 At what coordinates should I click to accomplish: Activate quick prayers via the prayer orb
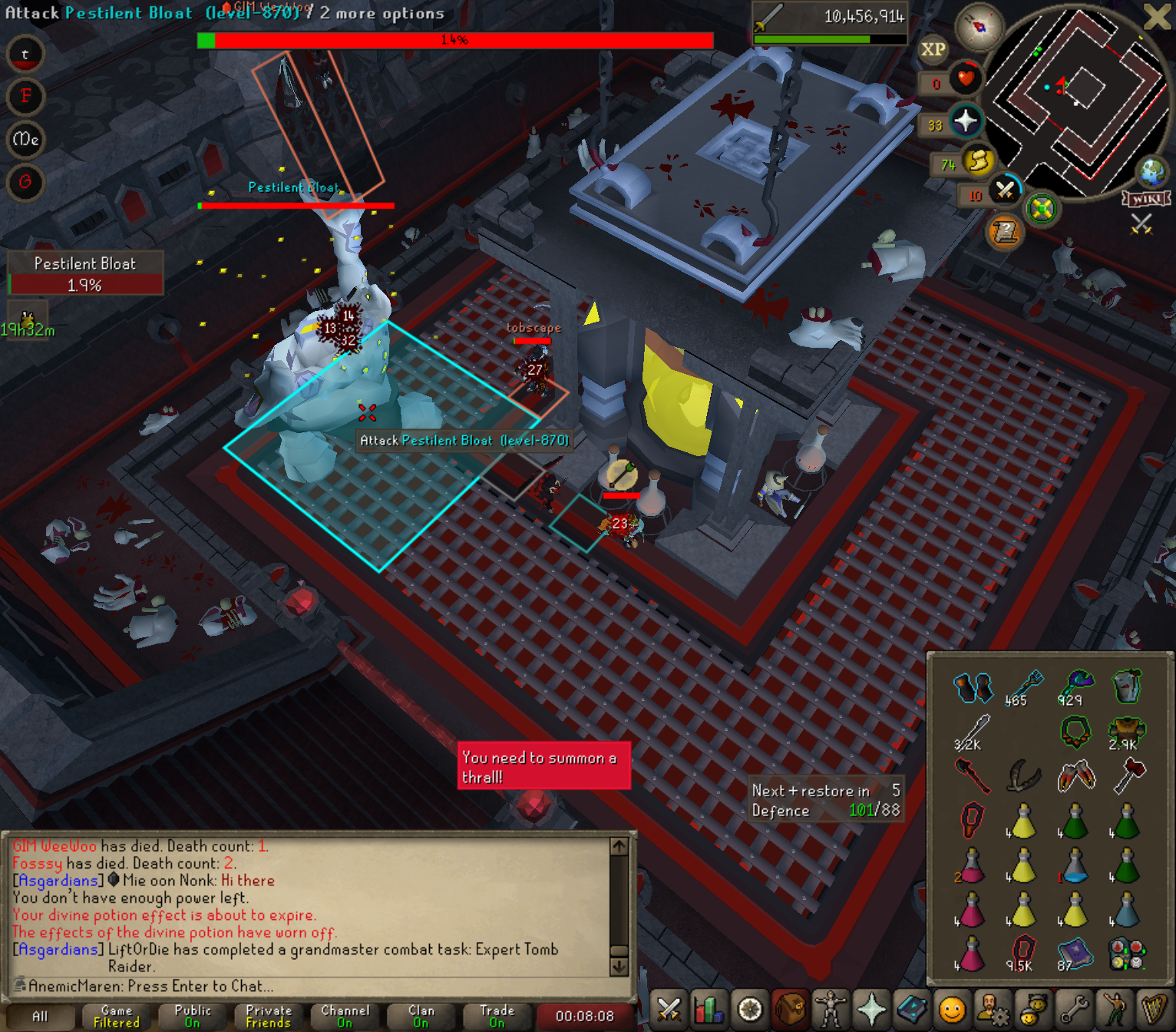(965, 121)
